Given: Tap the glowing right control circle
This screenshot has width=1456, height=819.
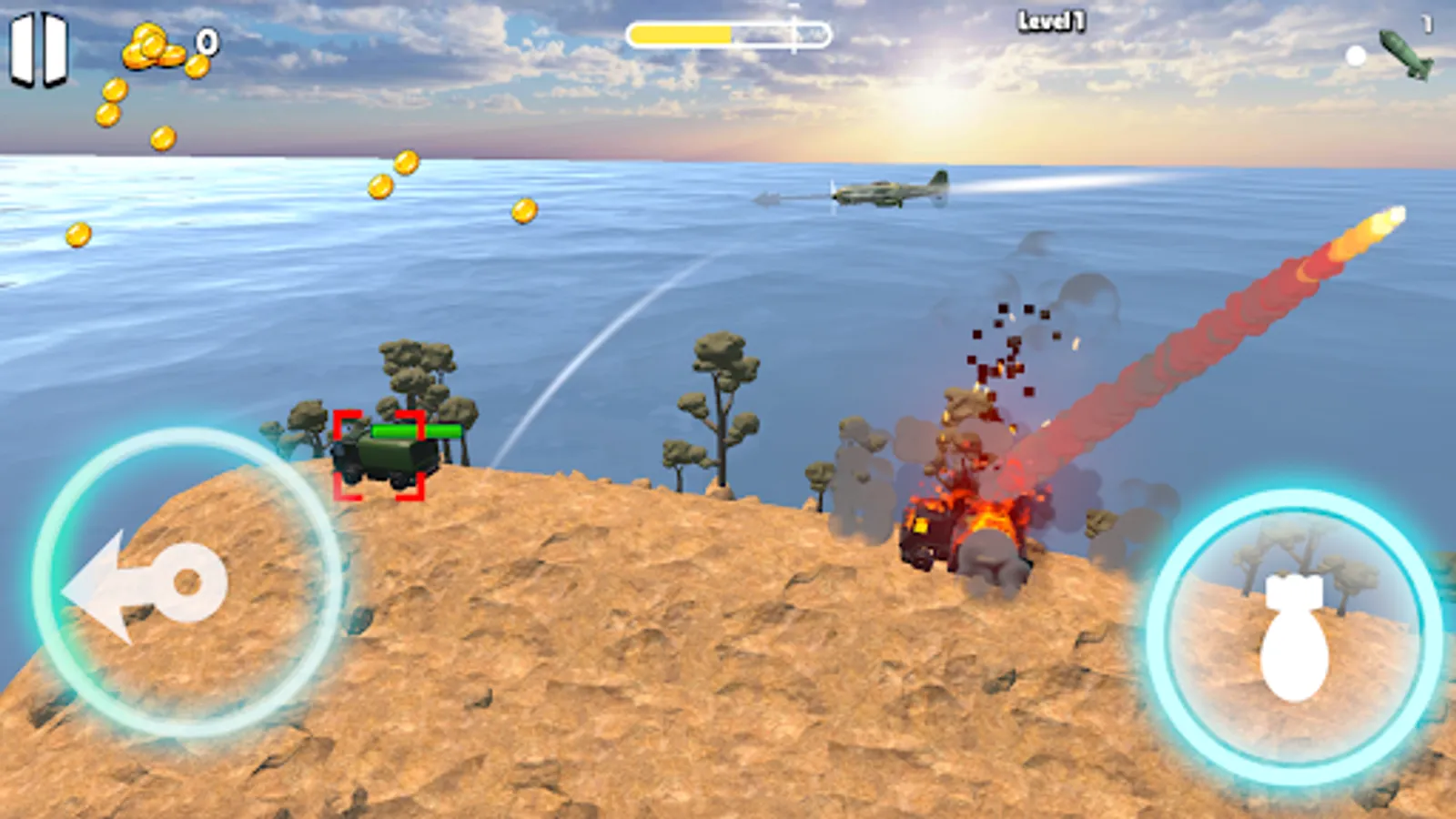Looking at the screenshot, I should click(x=1292, y=637).
